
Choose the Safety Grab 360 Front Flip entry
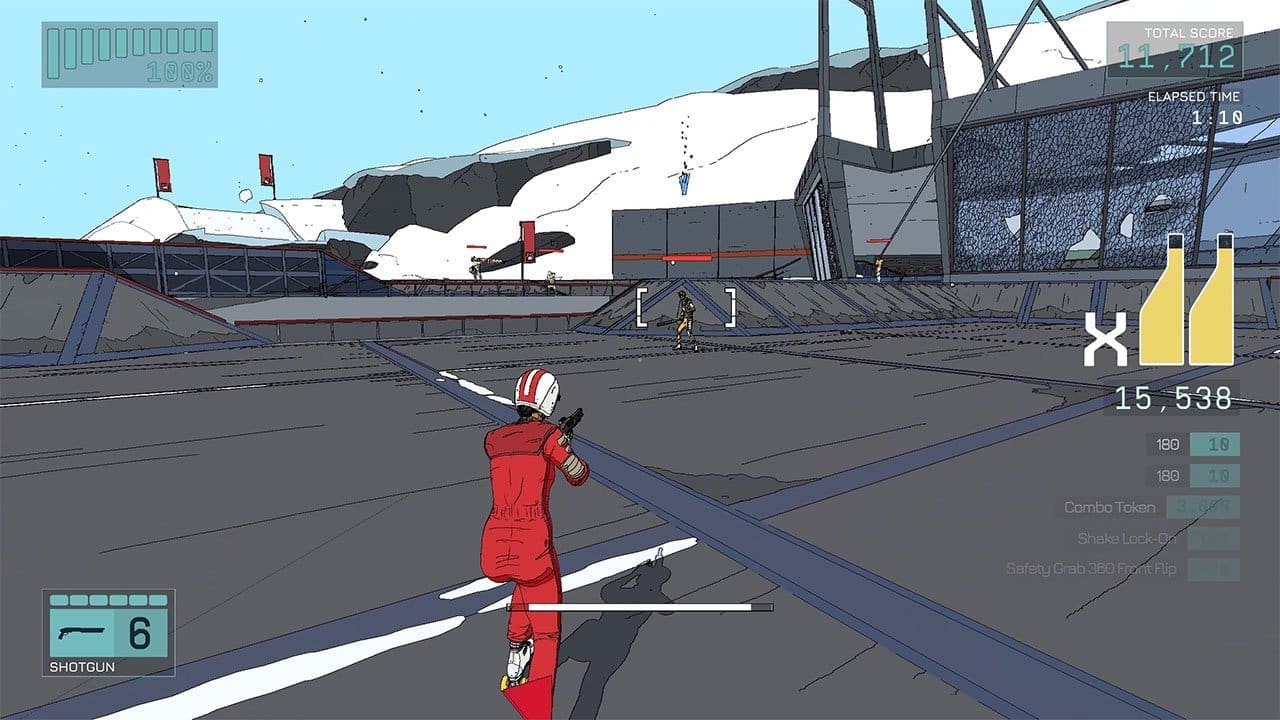[x=1091, y=569]
